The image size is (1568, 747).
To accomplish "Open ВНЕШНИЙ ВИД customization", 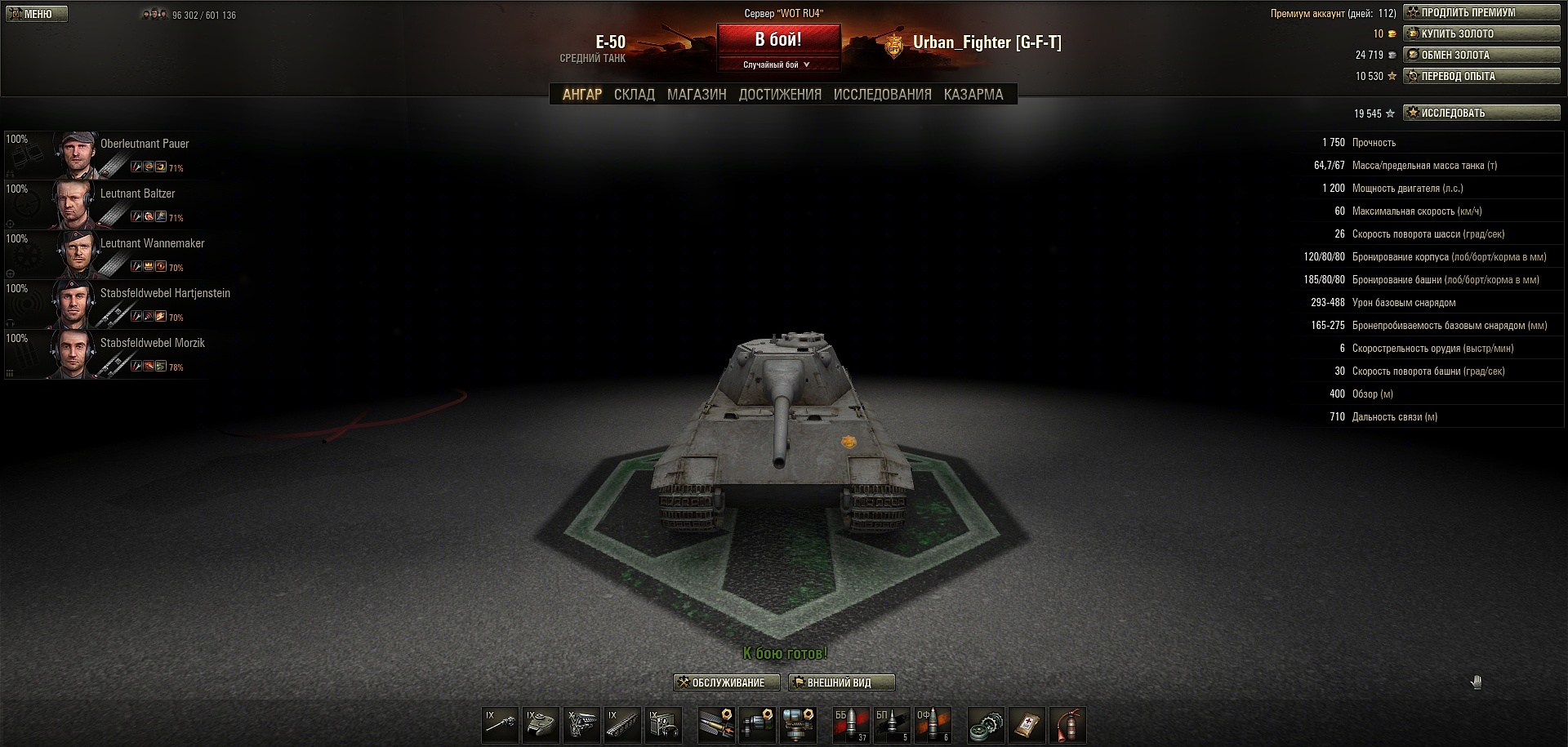I will tap(840, 683).
